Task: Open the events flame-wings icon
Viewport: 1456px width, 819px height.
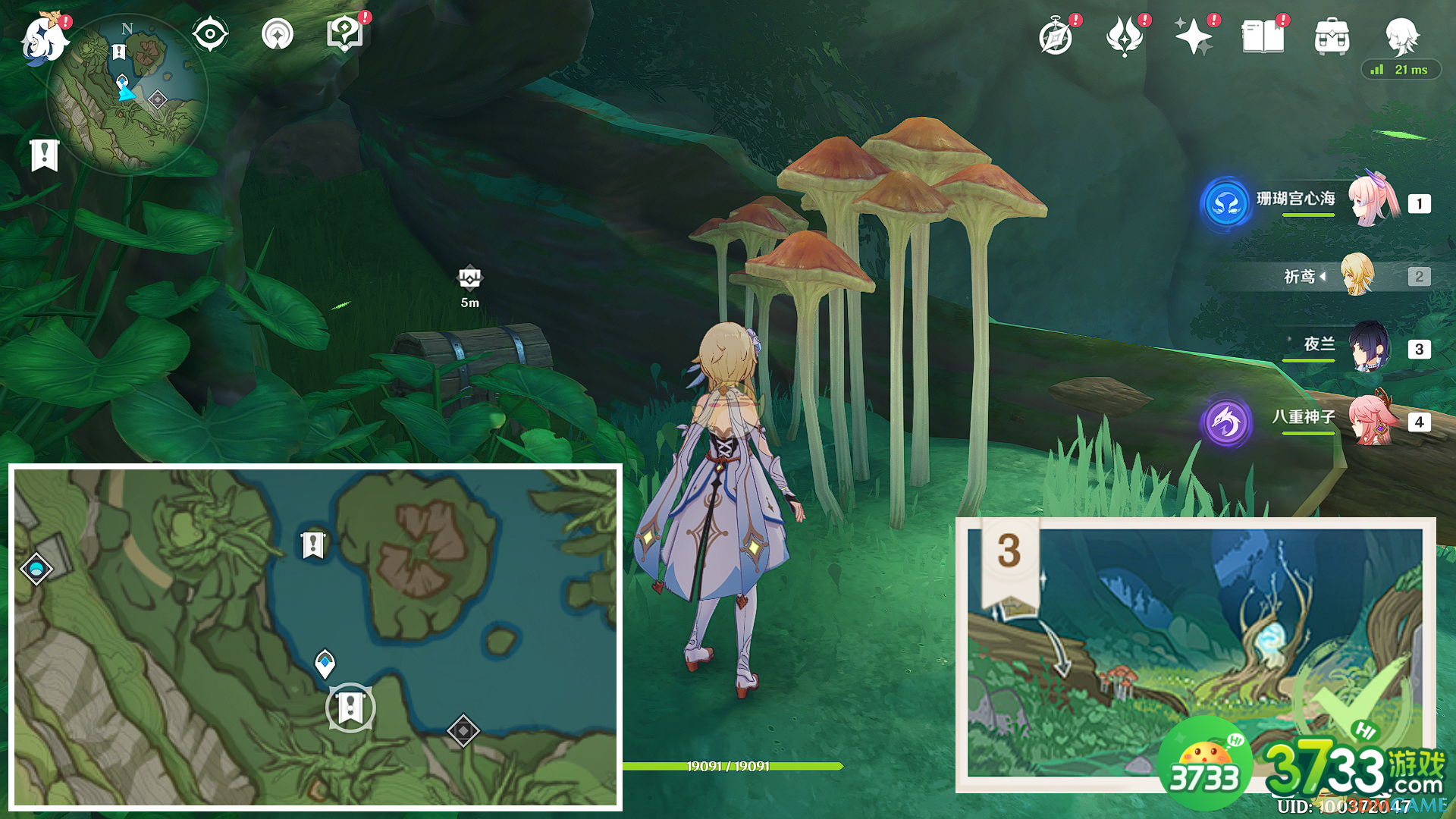Action: click(x=1125, y=36)
